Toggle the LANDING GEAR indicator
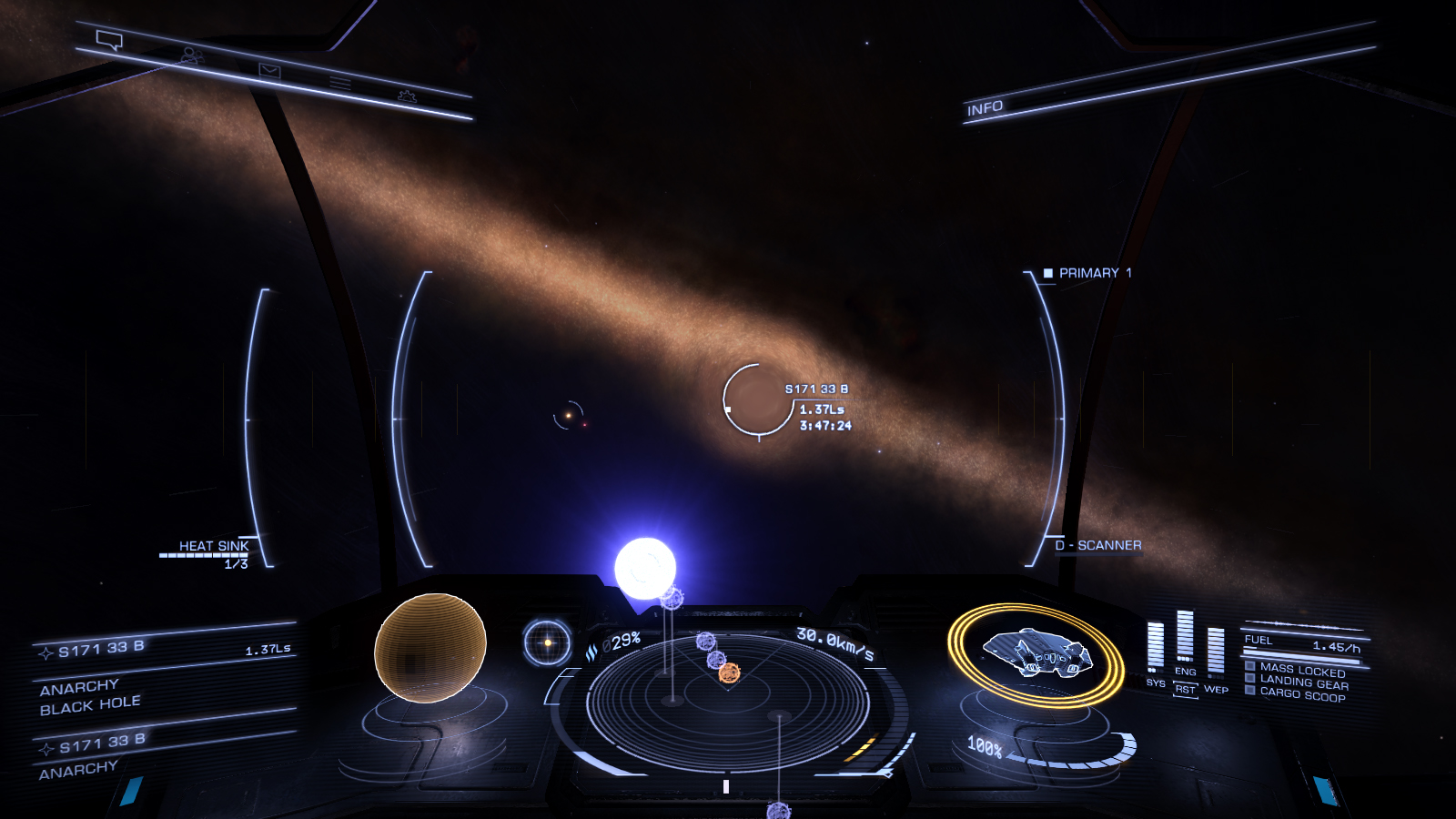 pyautogui.click(x=1302, y=682)
